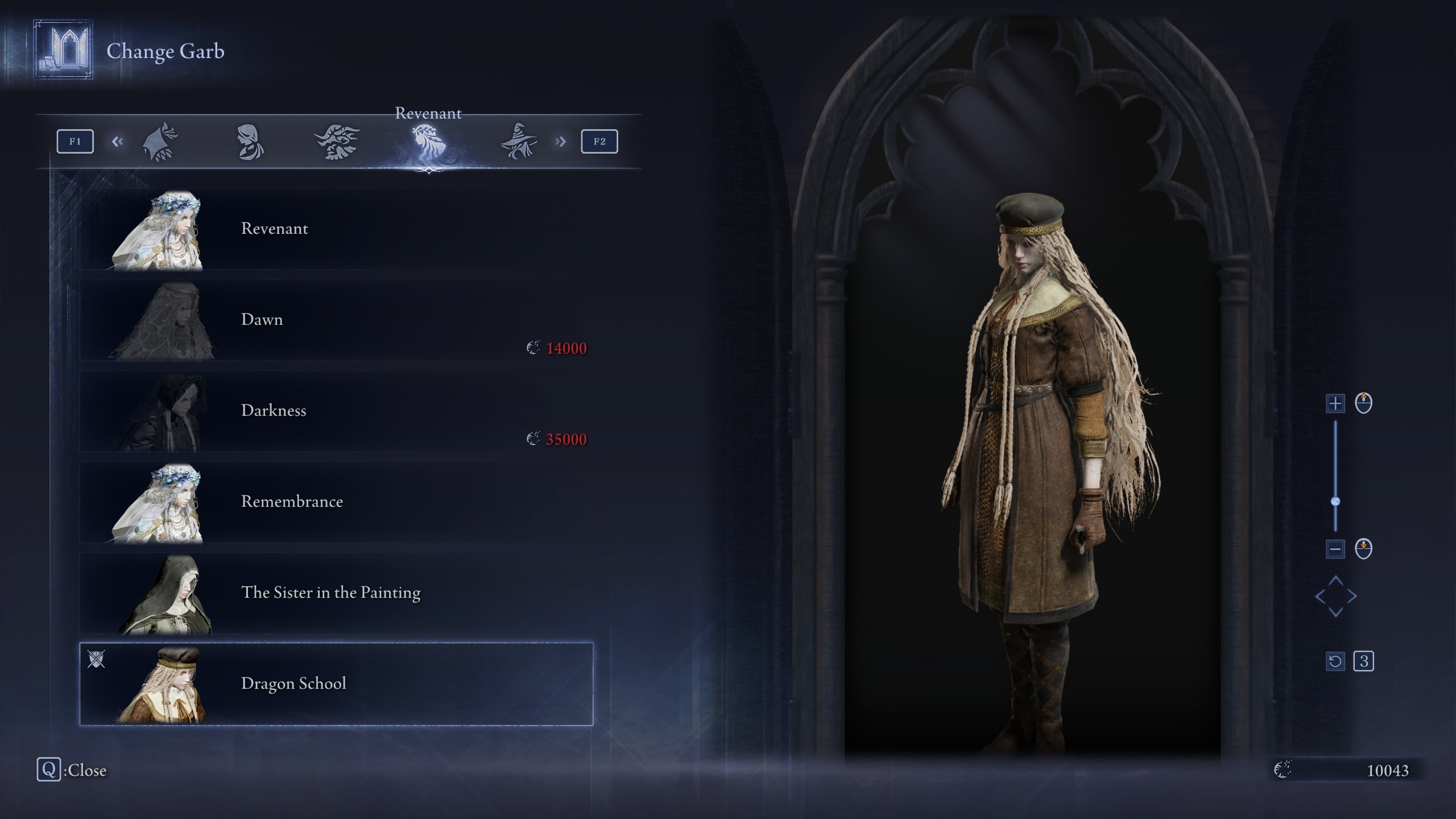The height and width of the screenshot is (819, 1456).
Task: Choose the Dawn garb costing 14000
Action: pyautogui.click(x=336, y=320)
